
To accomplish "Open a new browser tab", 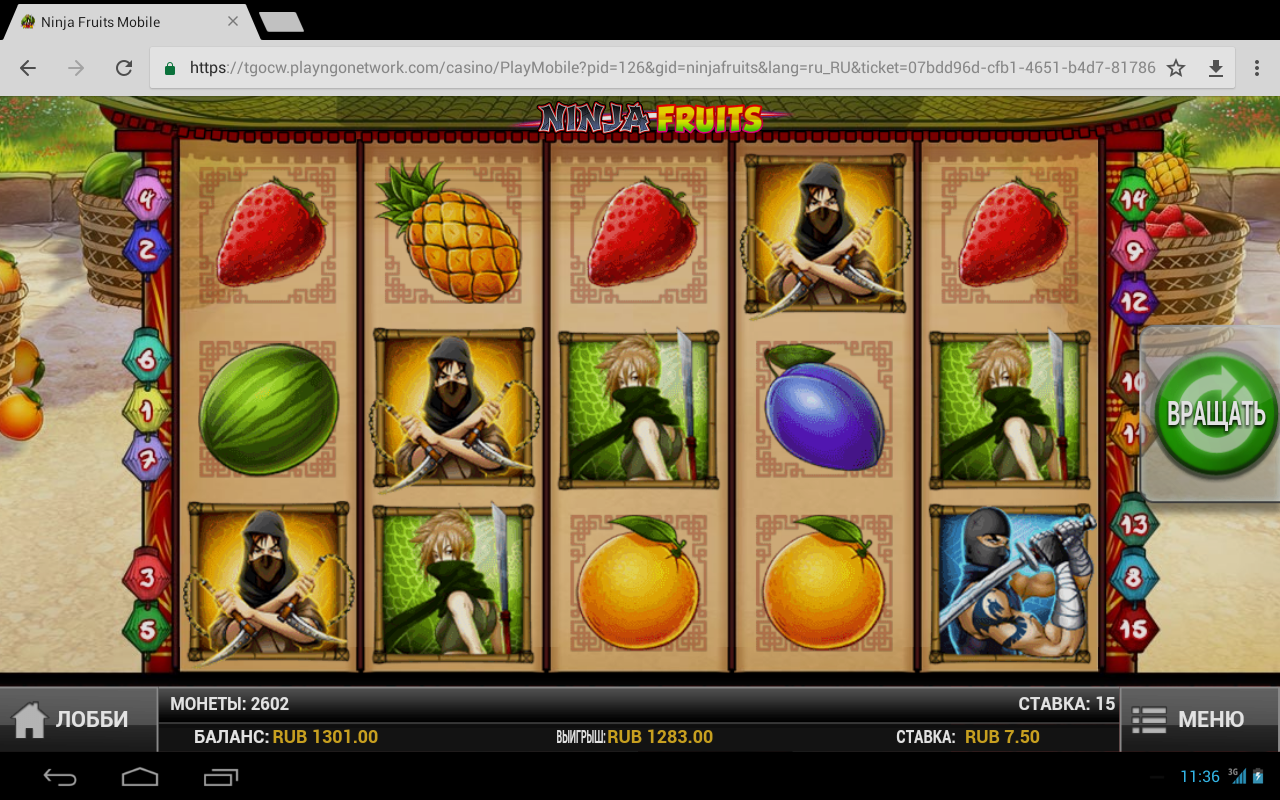I will point(283,21).
